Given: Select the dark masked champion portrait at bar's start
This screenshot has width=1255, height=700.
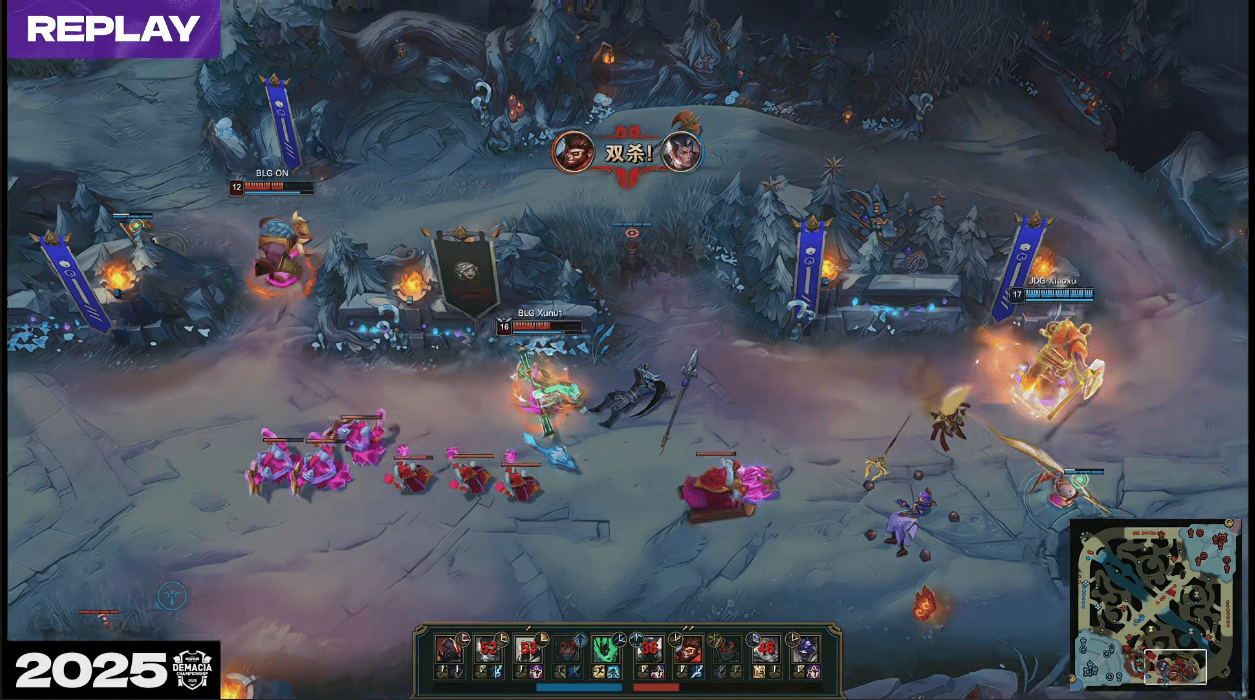Looking at the screenshot, I should [x=449, y=648].
